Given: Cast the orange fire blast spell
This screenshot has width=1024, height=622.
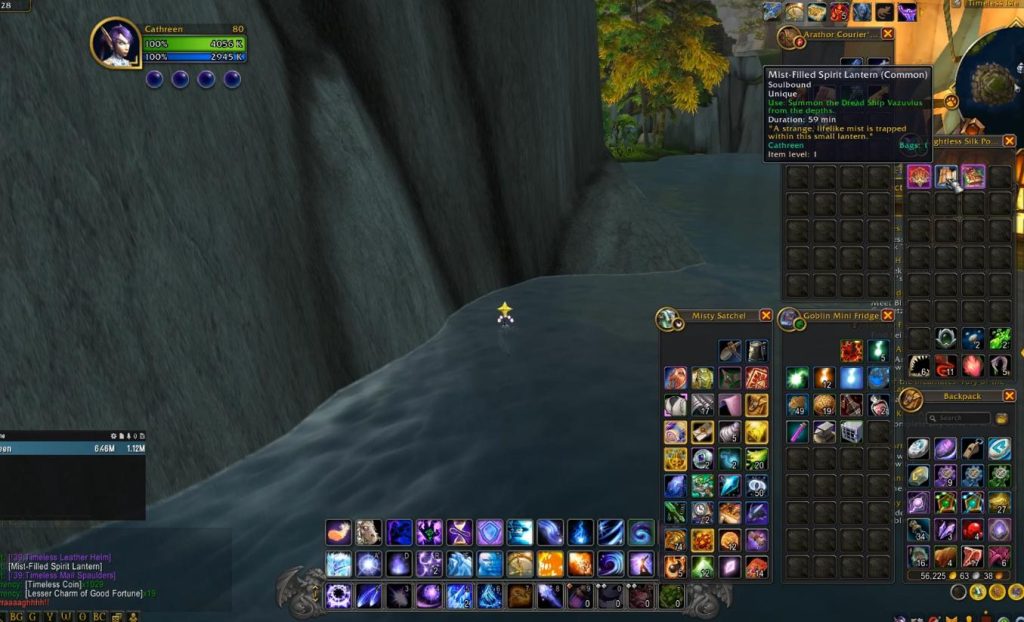Looking at the screenshot, I should pyautogui.click(x=339, y=532).
